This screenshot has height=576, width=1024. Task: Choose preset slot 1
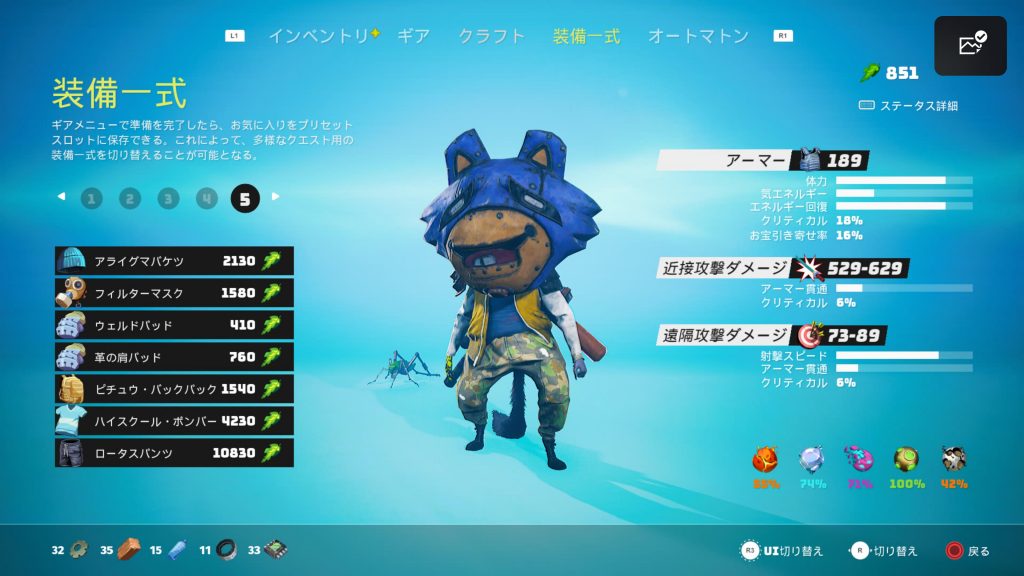click(92, 198)
